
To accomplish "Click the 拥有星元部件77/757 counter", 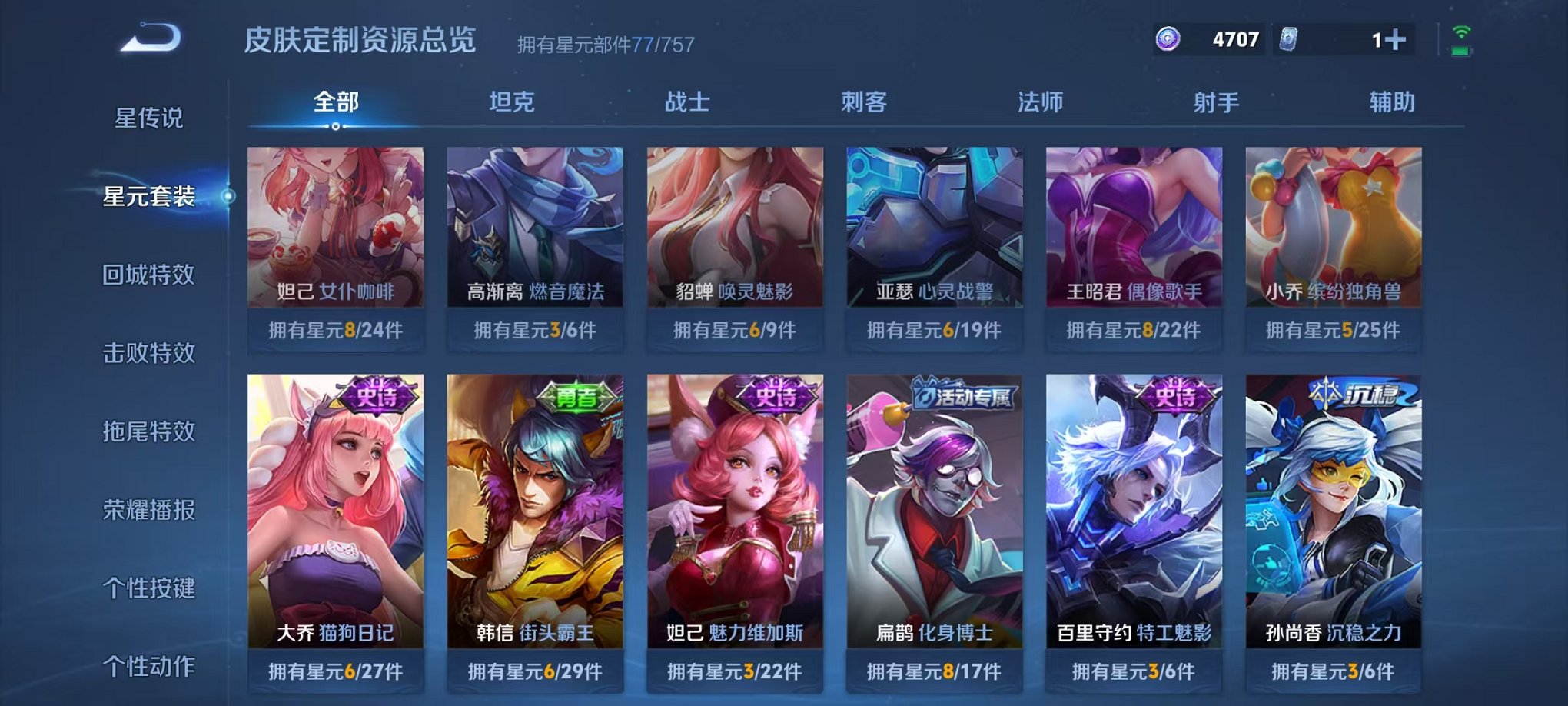I will tap(604, 44).
